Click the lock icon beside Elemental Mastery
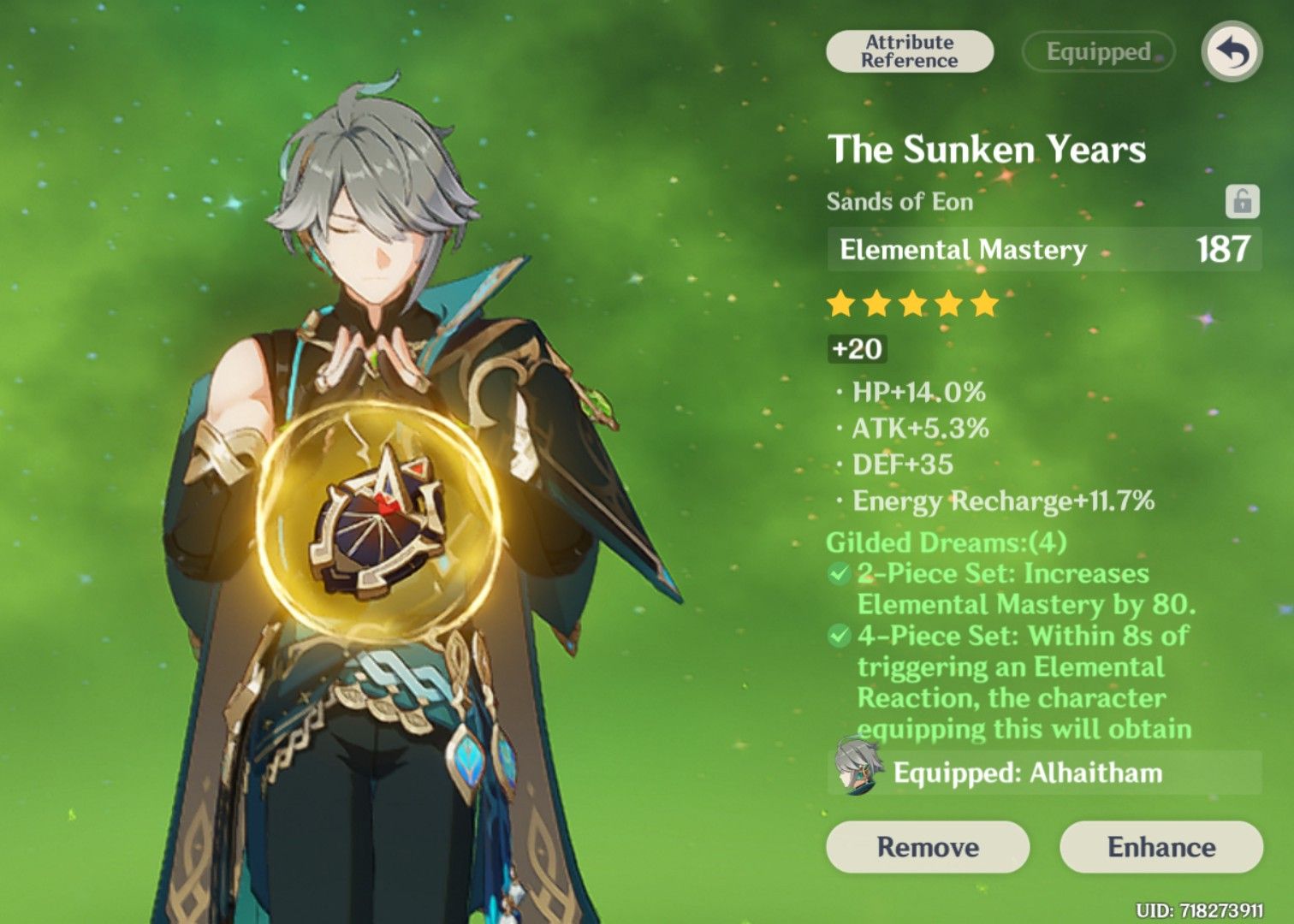 click(1243, 202)
